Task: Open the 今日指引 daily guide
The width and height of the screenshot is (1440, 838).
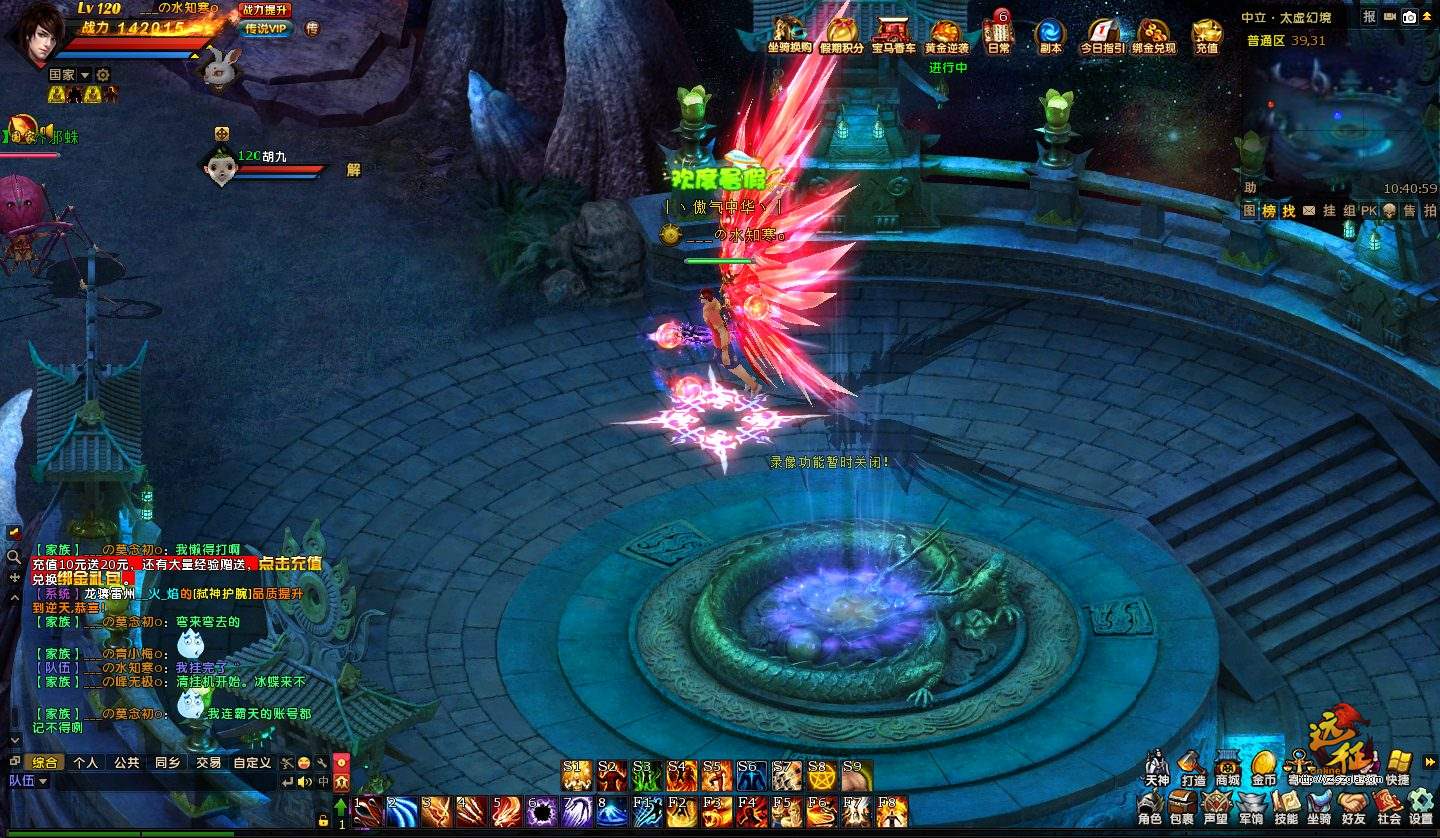Action: (1102, 34)
